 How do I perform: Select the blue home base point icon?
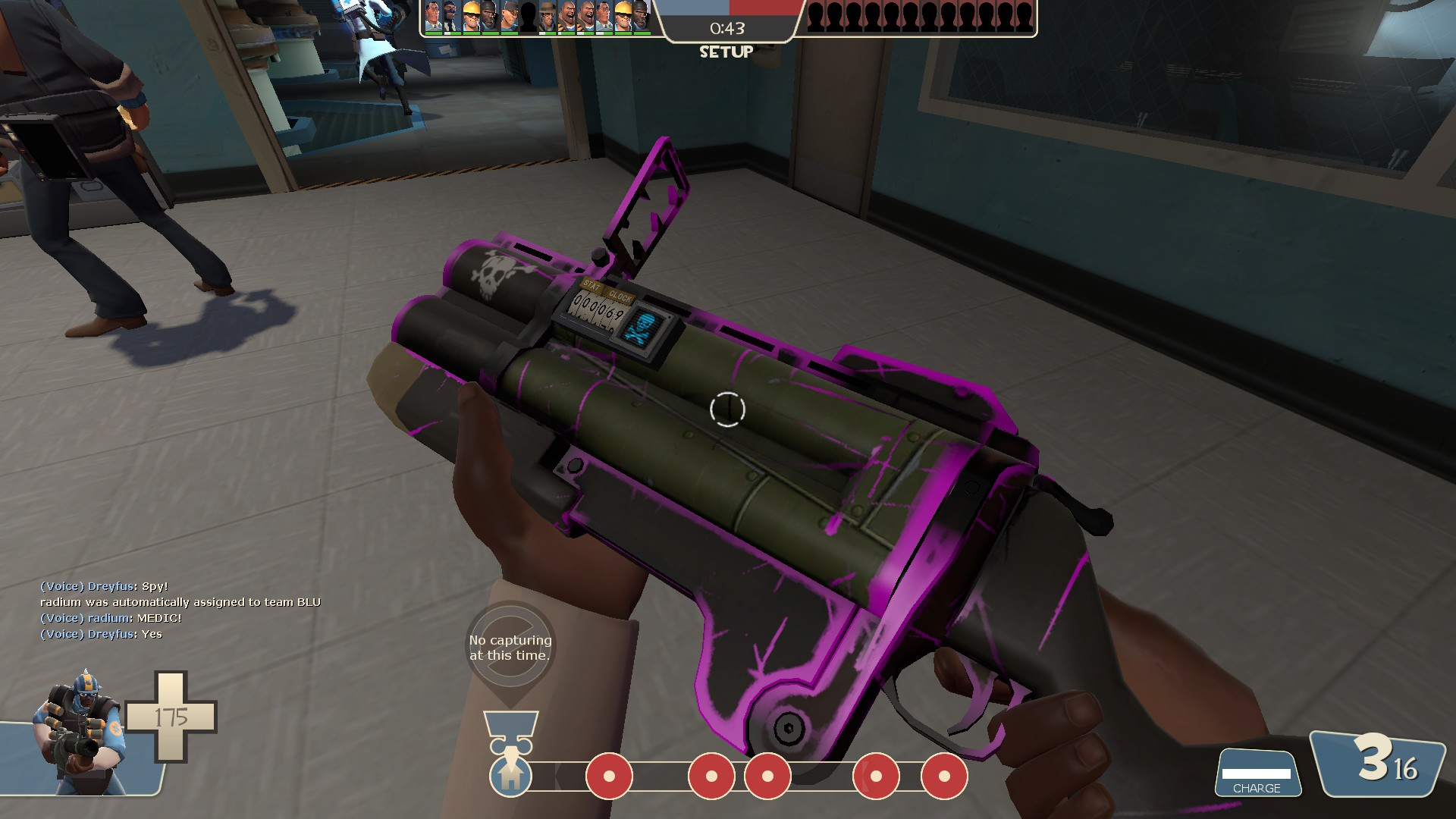pos(510,775)
